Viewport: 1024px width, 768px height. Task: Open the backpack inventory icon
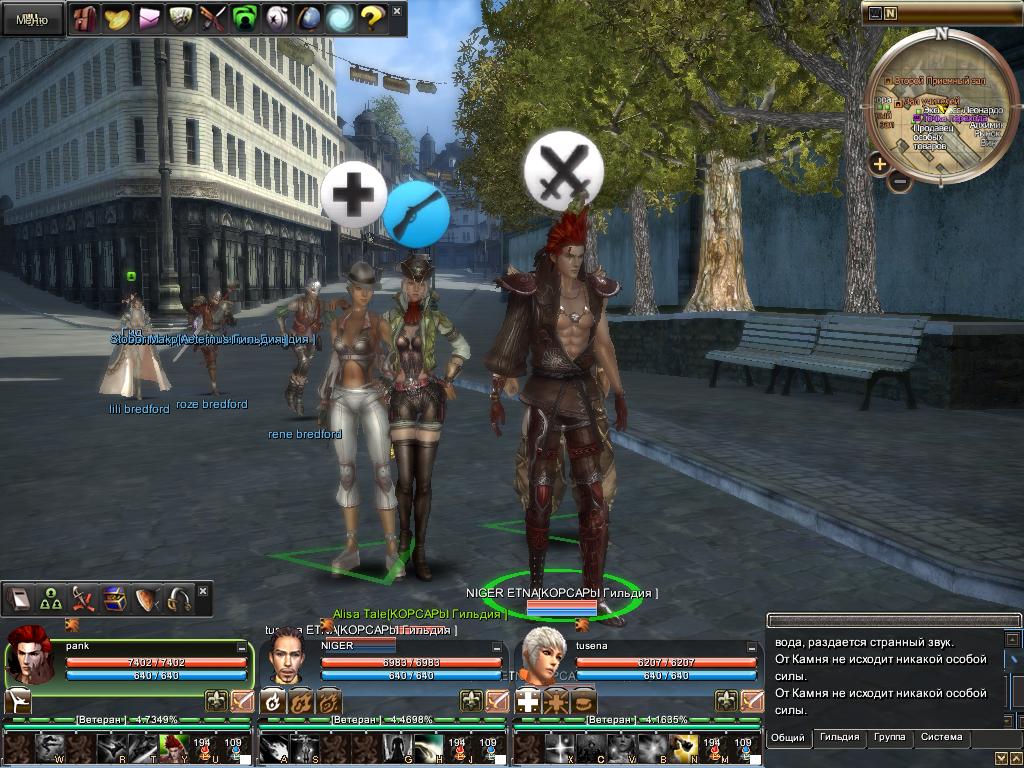[x=86, y=19]
